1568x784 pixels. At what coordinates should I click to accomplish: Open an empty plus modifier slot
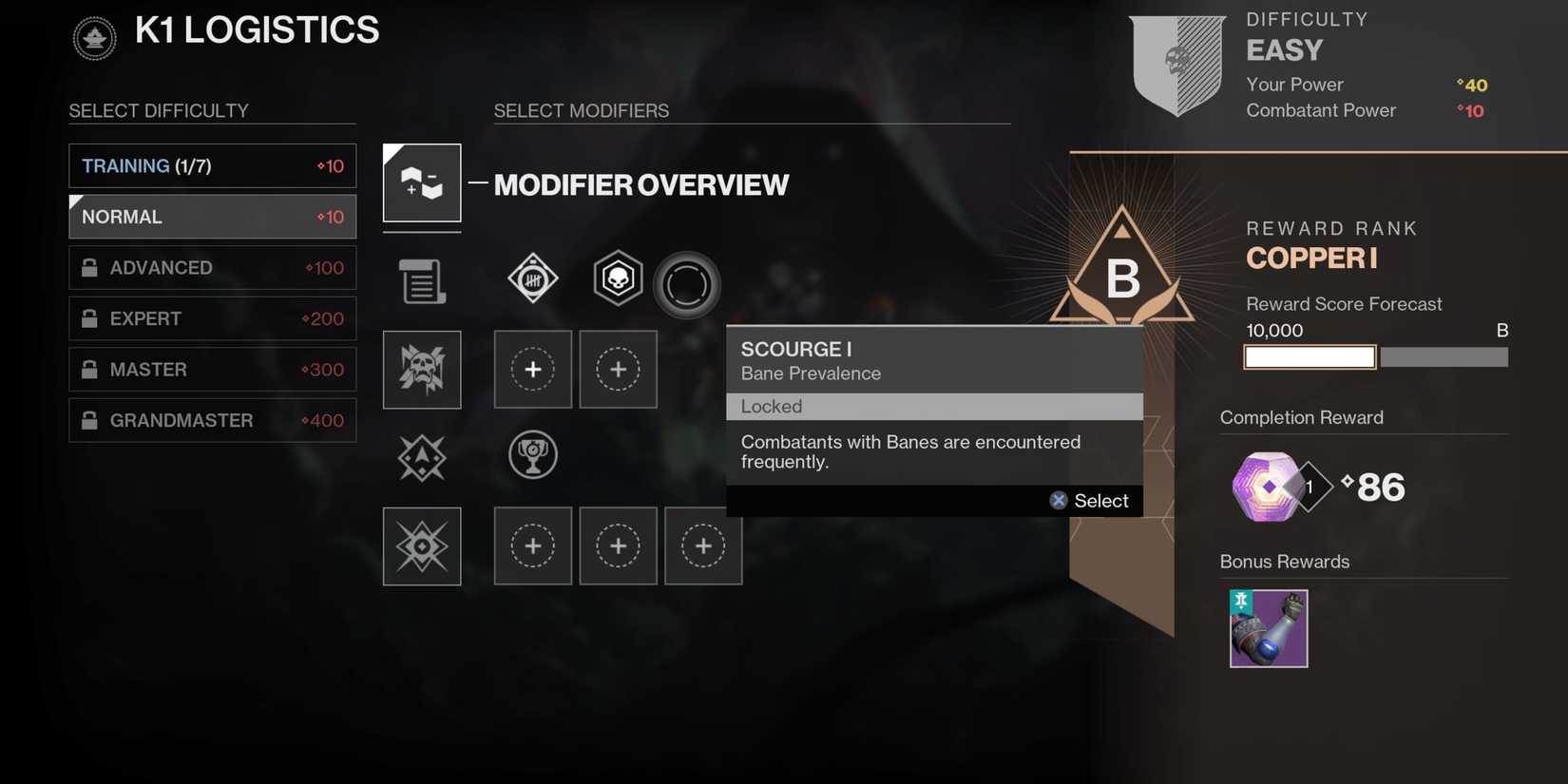pyautogui.click(x=532, y=370)
